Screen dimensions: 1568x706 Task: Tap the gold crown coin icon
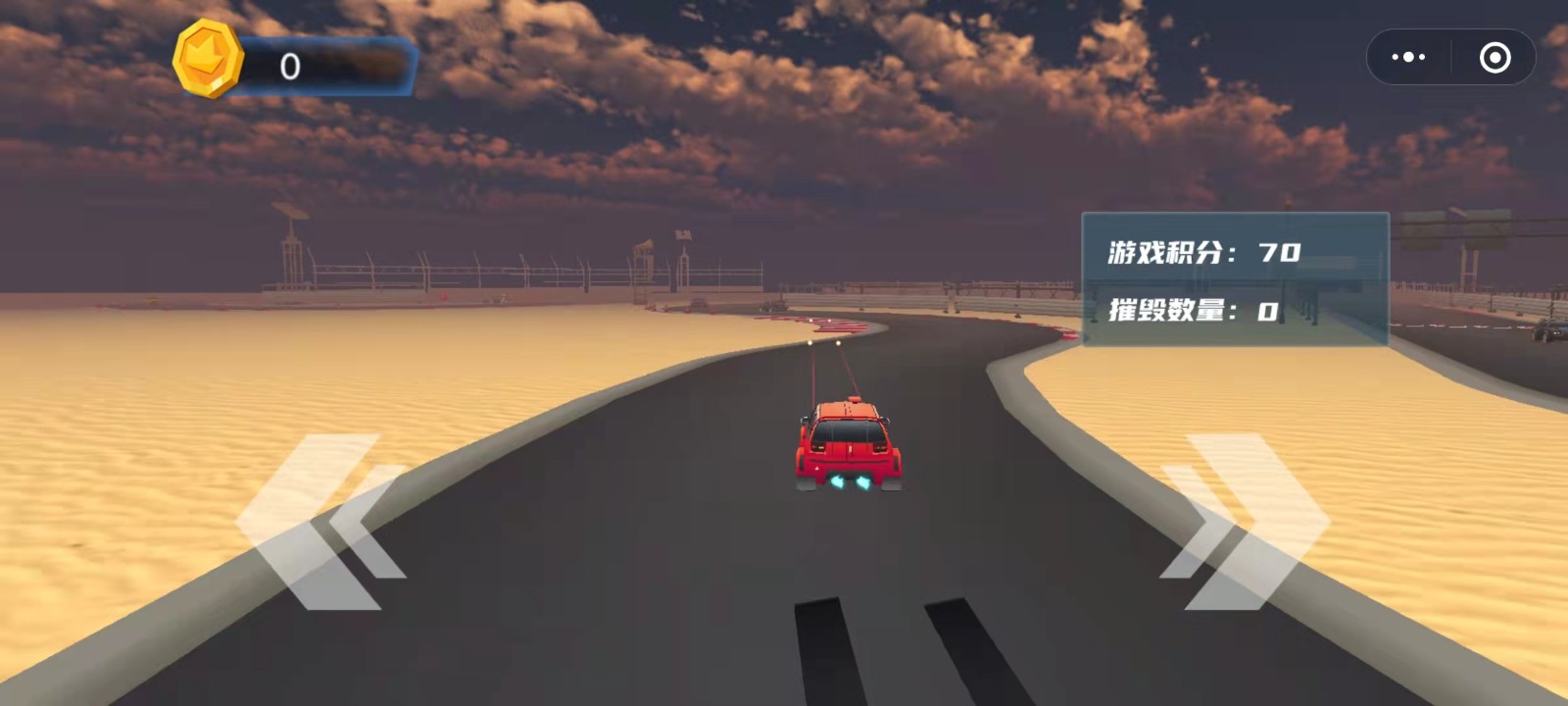[x=208, y=59]
